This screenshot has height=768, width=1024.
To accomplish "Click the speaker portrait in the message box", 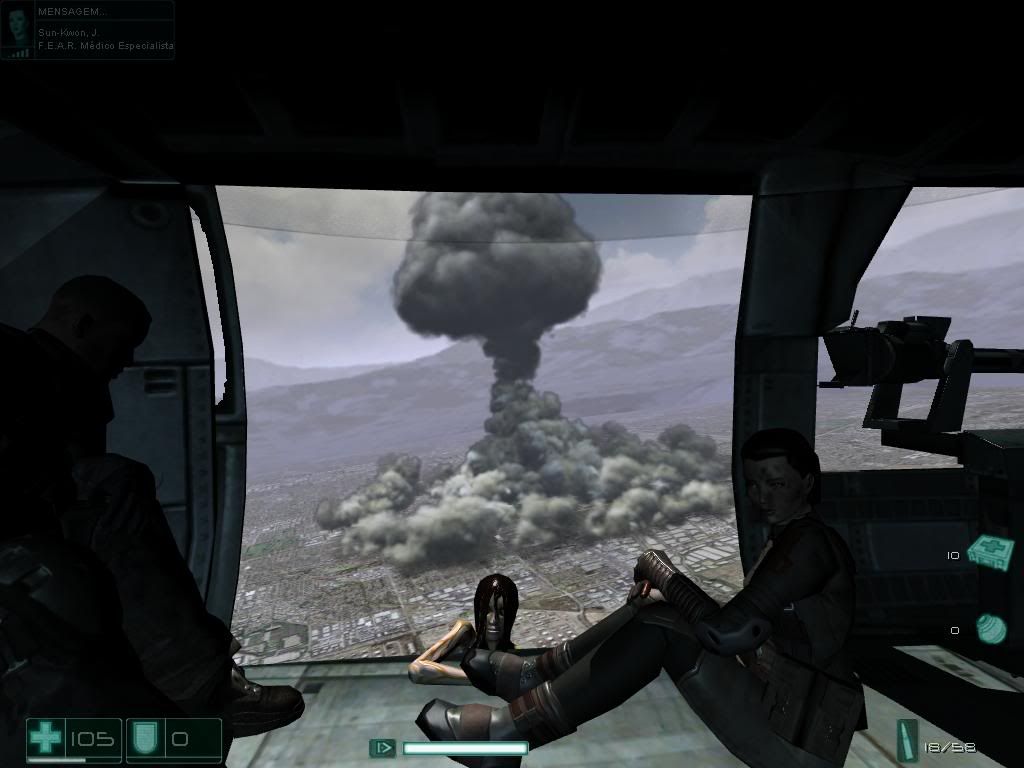I will point(17,30).
